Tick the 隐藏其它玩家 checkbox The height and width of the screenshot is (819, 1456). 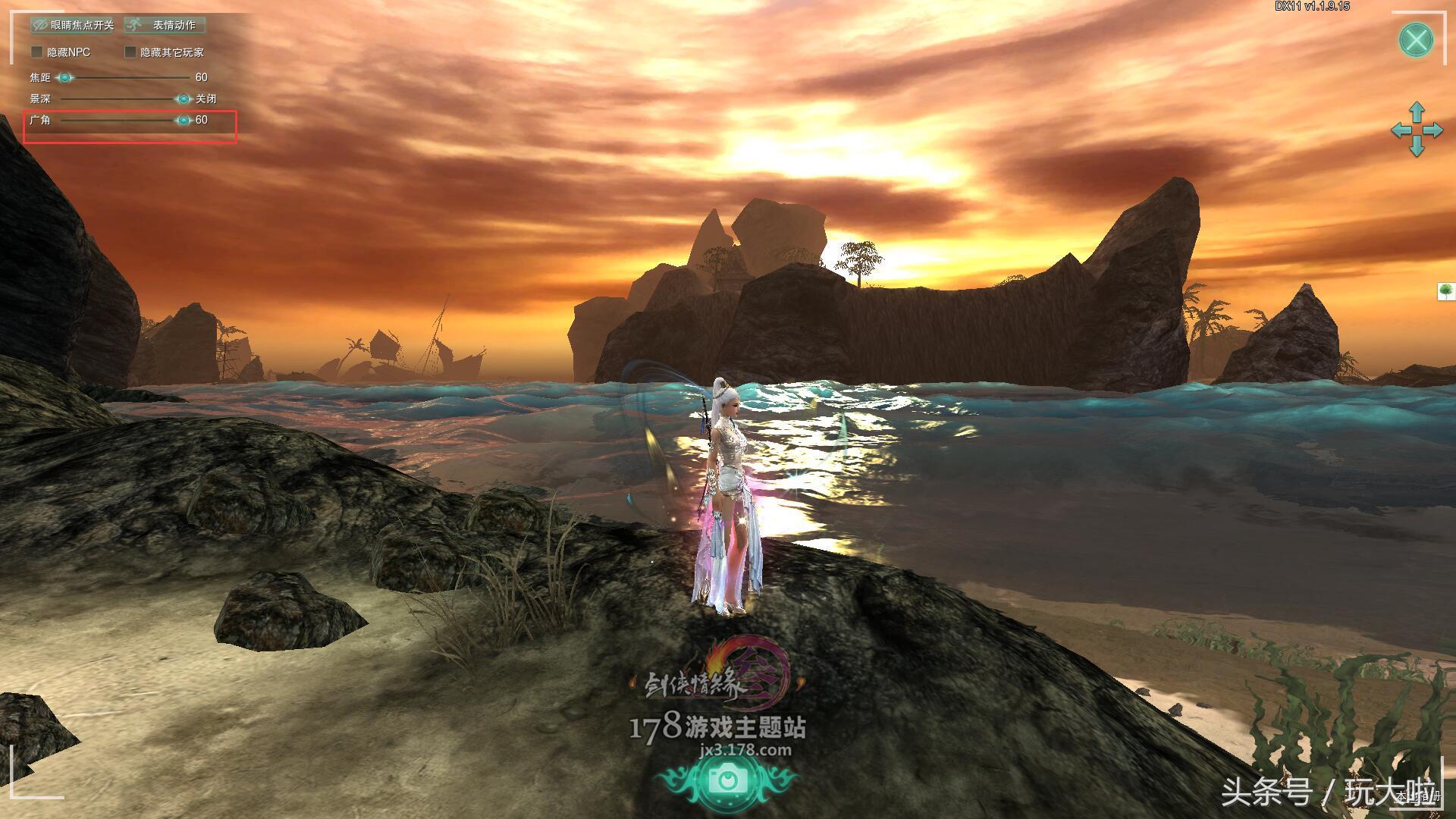tap(130, 52)
